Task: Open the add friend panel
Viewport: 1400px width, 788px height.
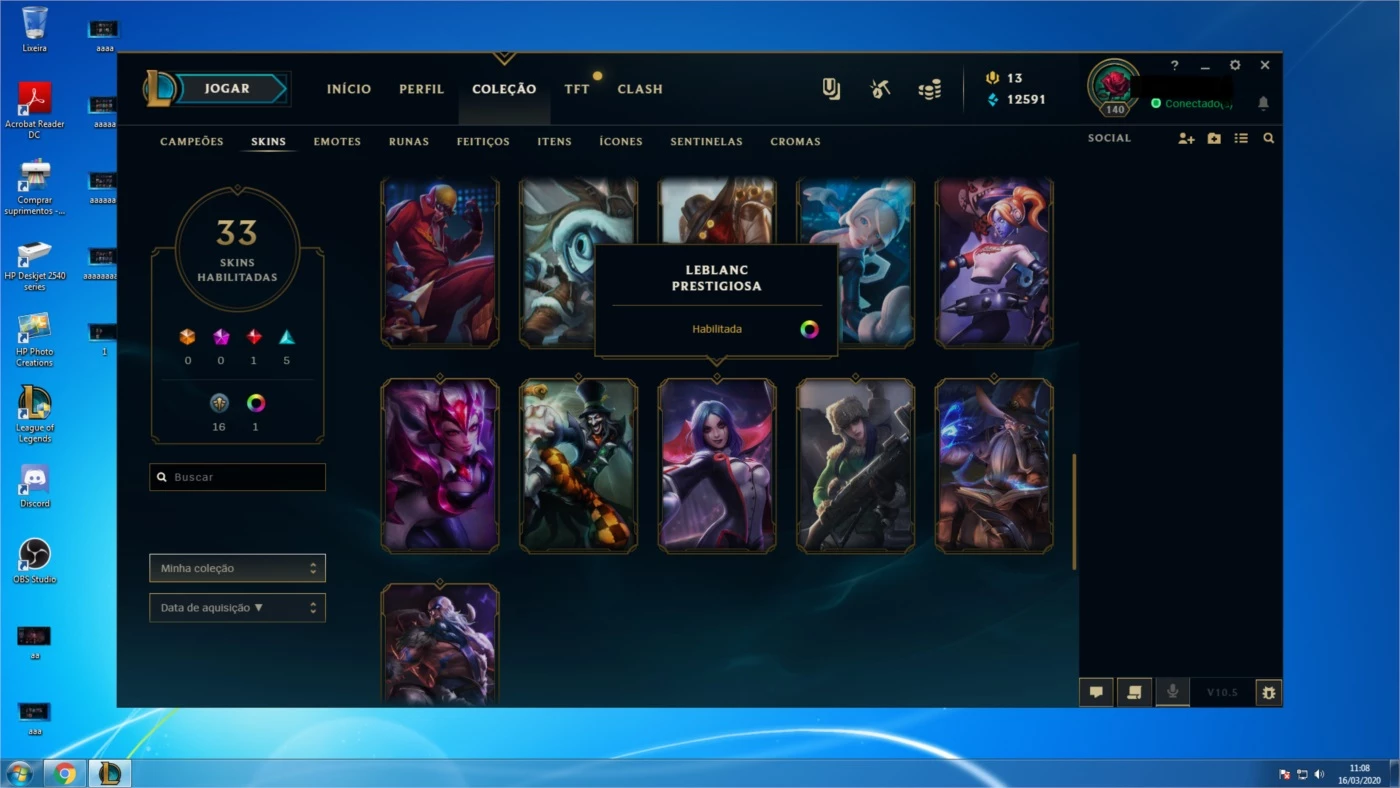Action: coord(1186,139)
